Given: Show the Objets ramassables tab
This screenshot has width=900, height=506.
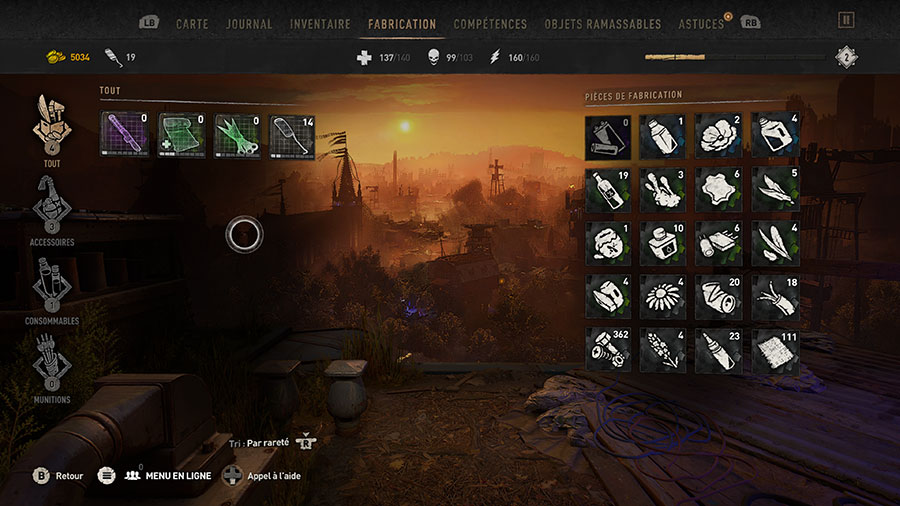Looking at the screenshot, I should coord(603,23).
